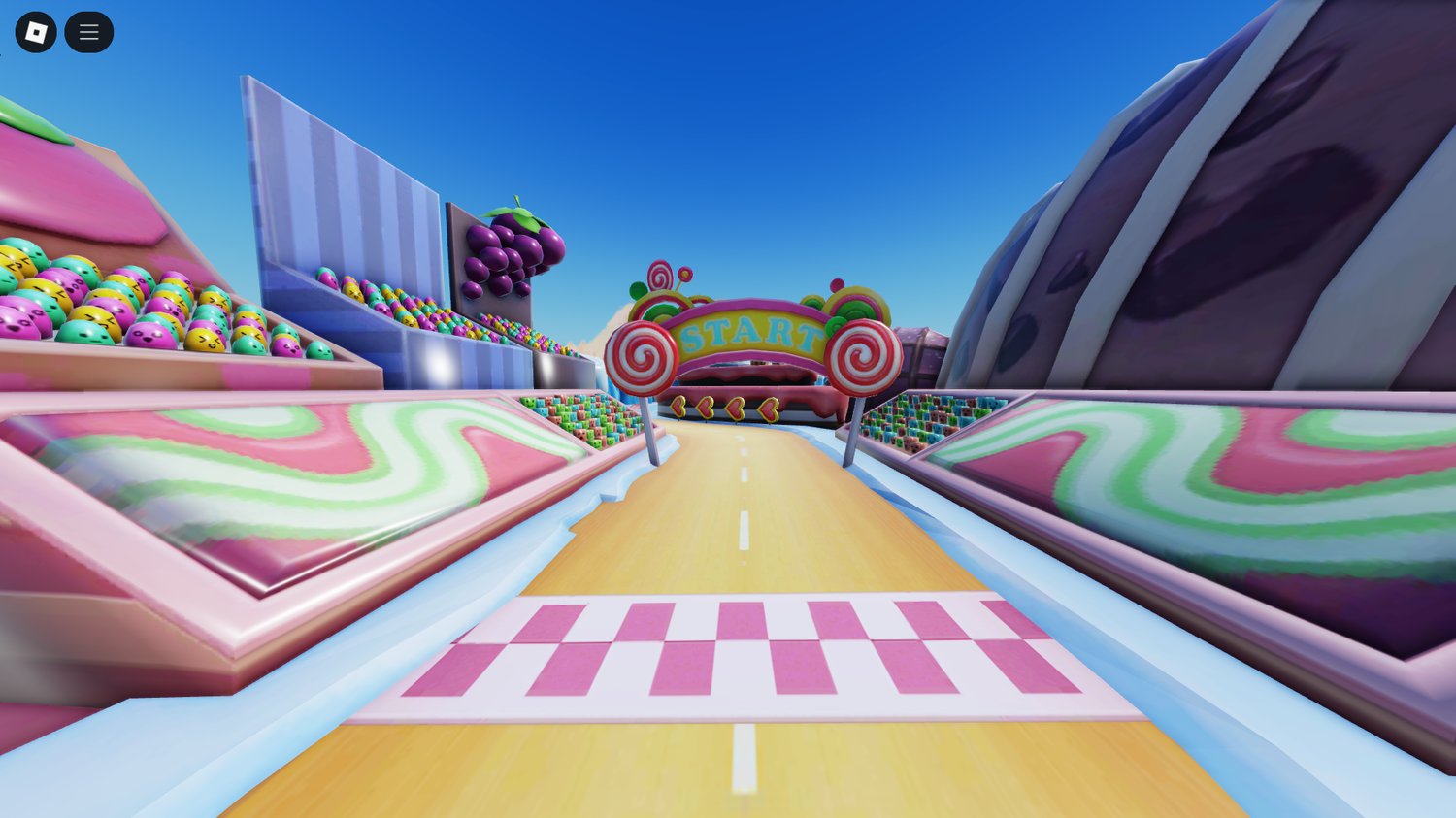Open the Roblox hamburger menu

pyautogui.click(x=88, y=31)
